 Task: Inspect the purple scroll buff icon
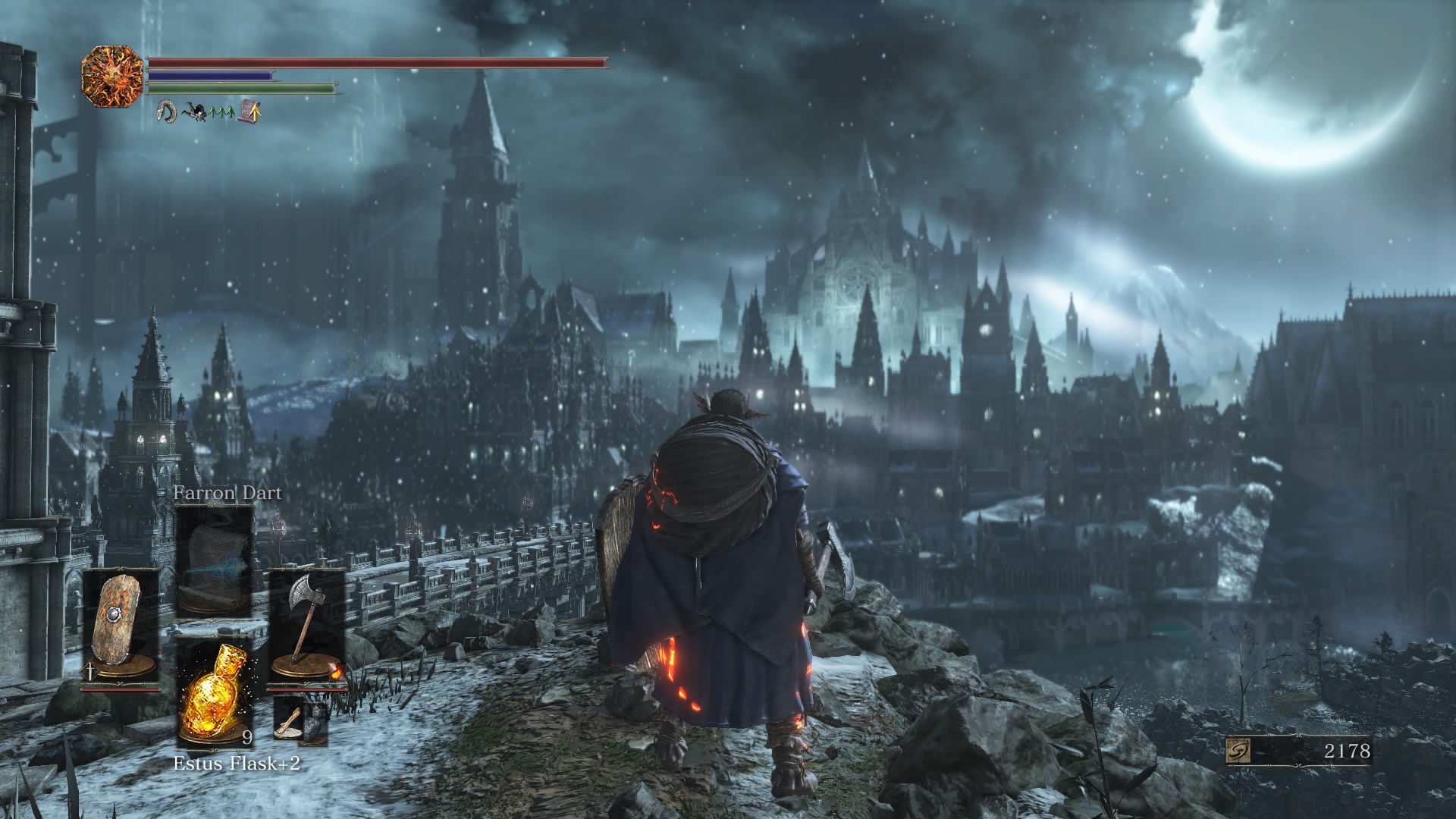[250, 112]
